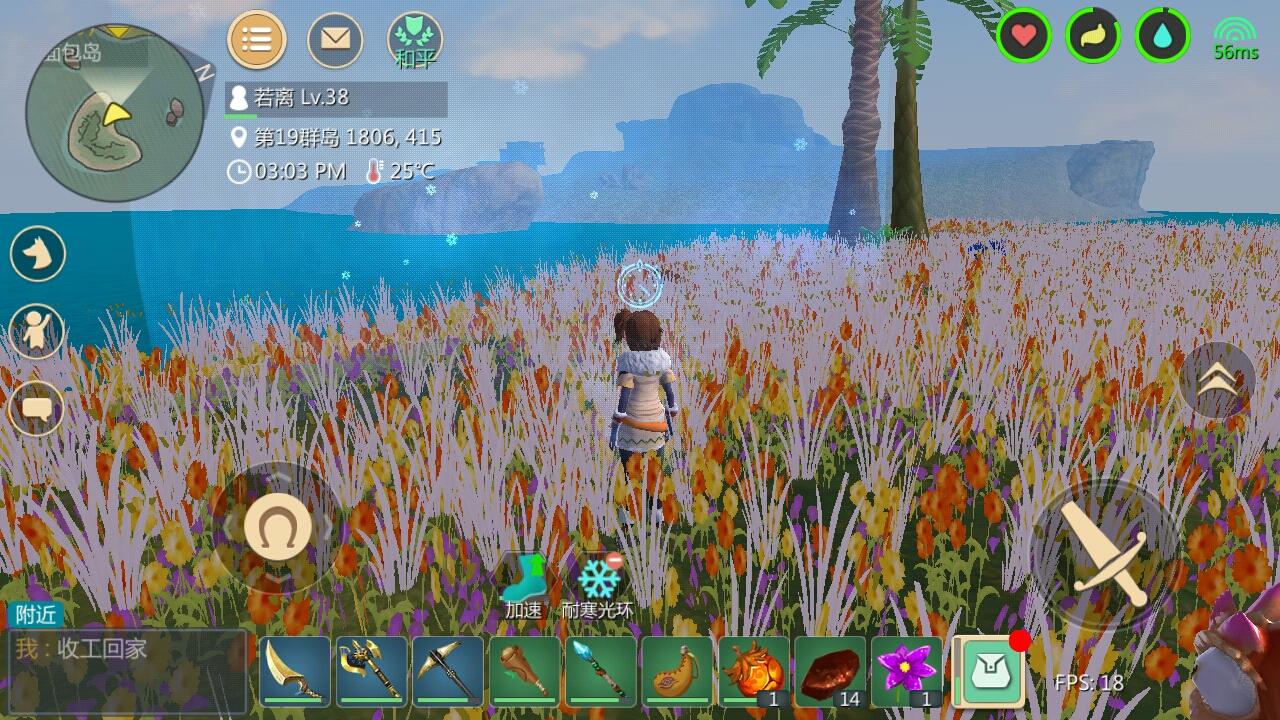Tap the horseshoe movement joystick

click(277, 527)
